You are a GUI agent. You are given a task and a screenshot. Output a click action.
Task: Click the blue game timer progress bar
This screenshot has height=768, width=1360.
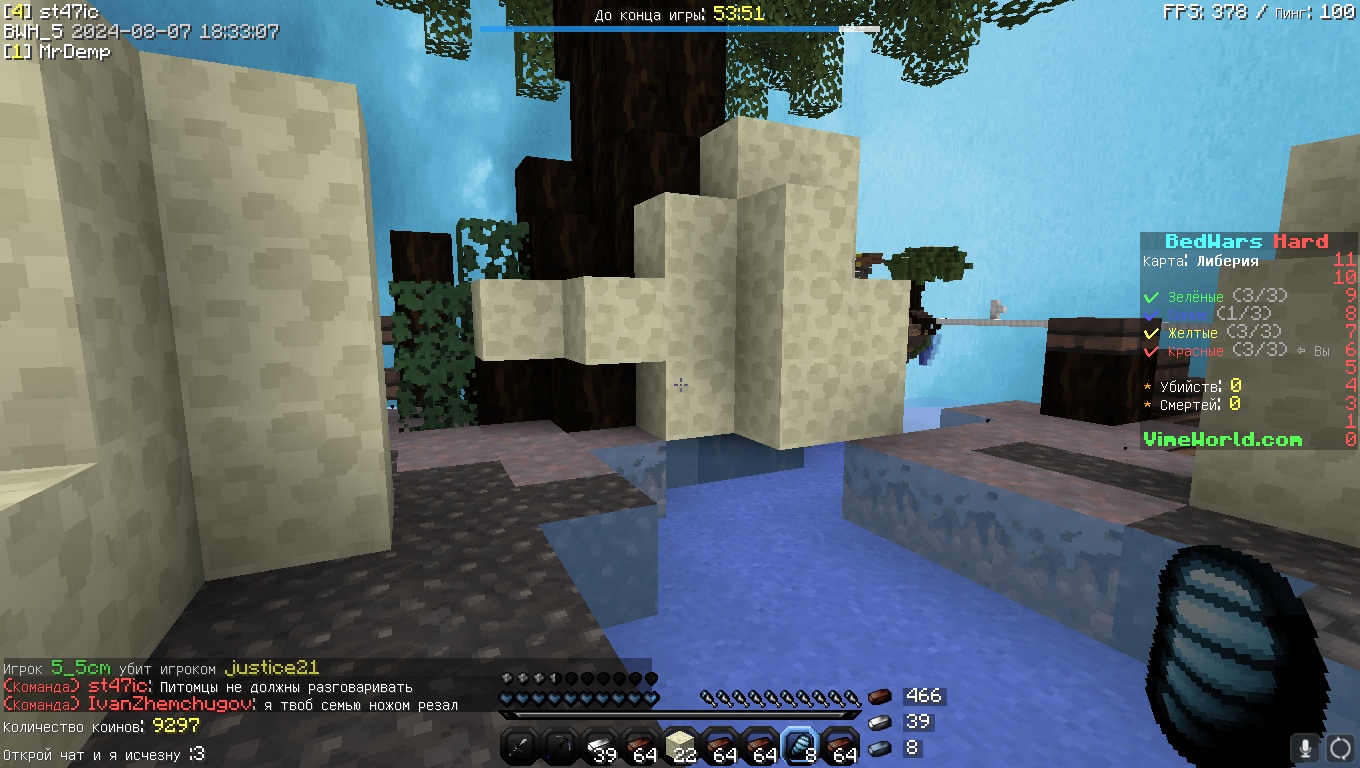pyautogui.click(x=680, y=29)
